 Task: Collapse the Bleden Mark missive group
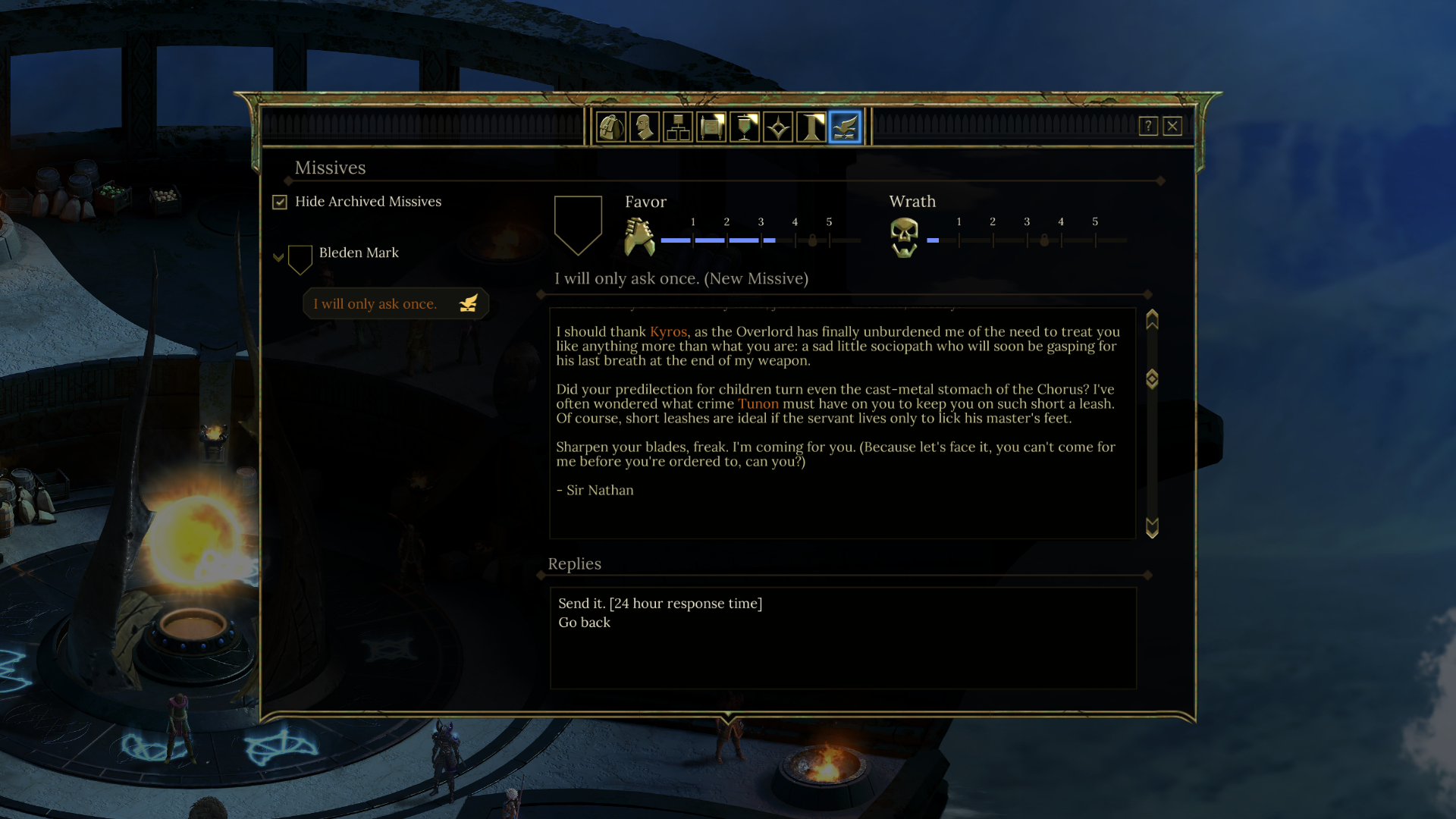tap(278, 258)
